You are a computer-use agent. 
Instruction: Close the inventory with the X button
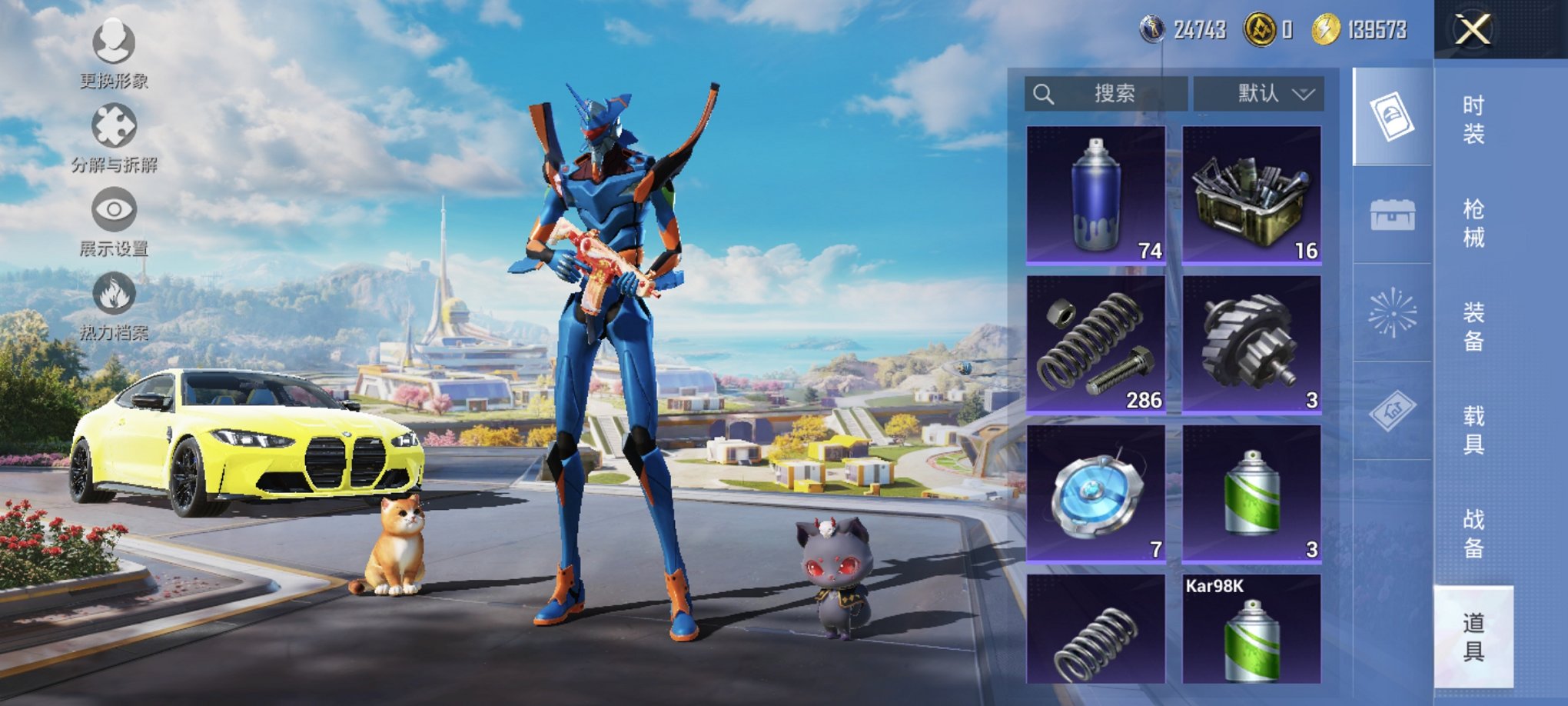coord(1472,30)
